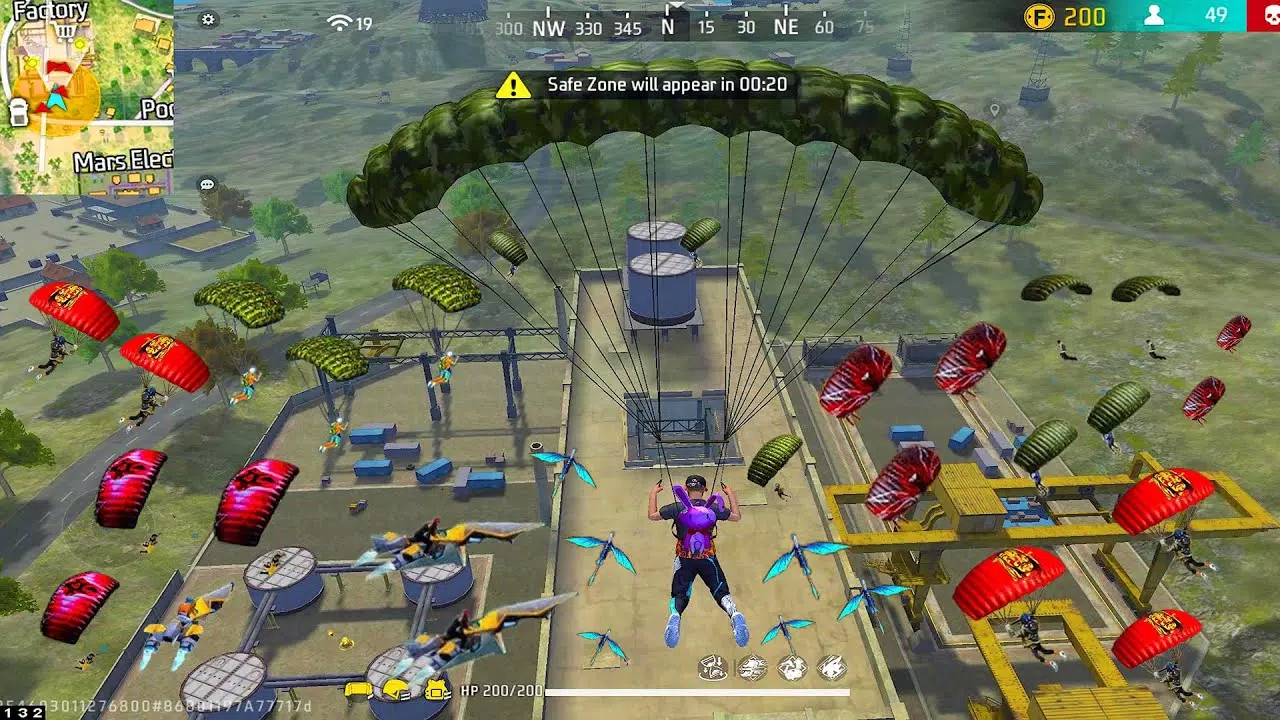
Task: Select the vest icon beside the HP bar
Action: click(x=435, y=688)
